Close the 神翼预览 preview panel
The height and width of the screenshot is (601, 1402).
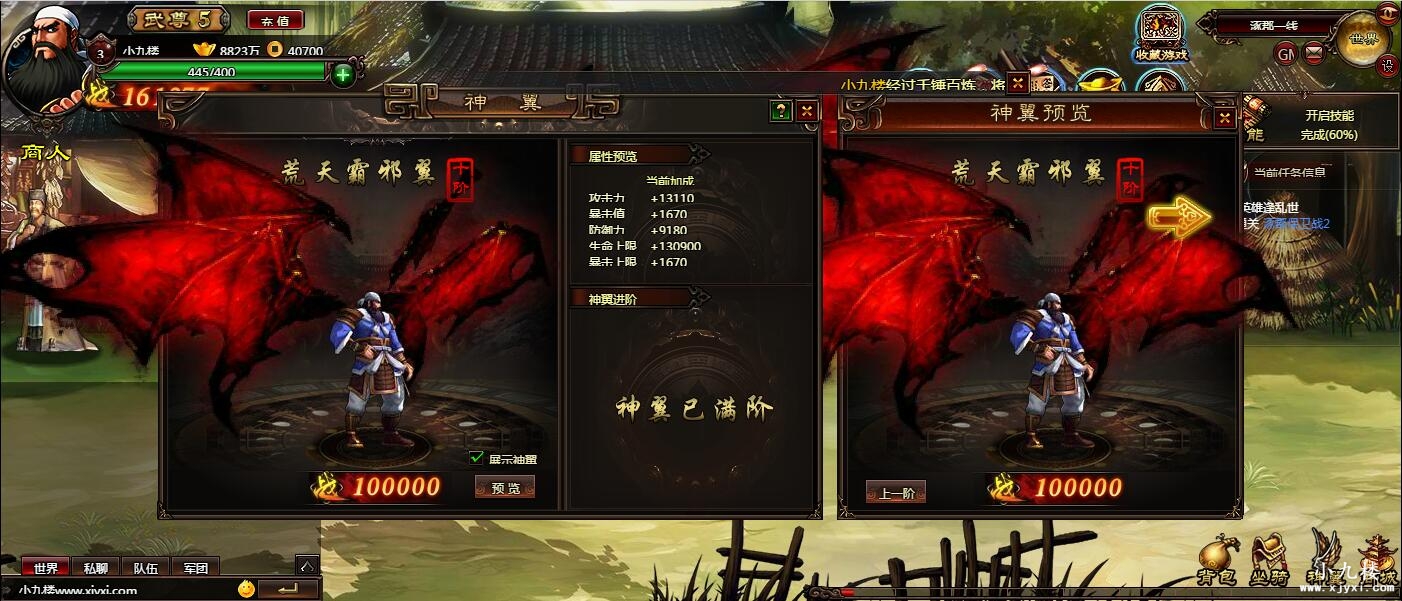click(1224, 118)
